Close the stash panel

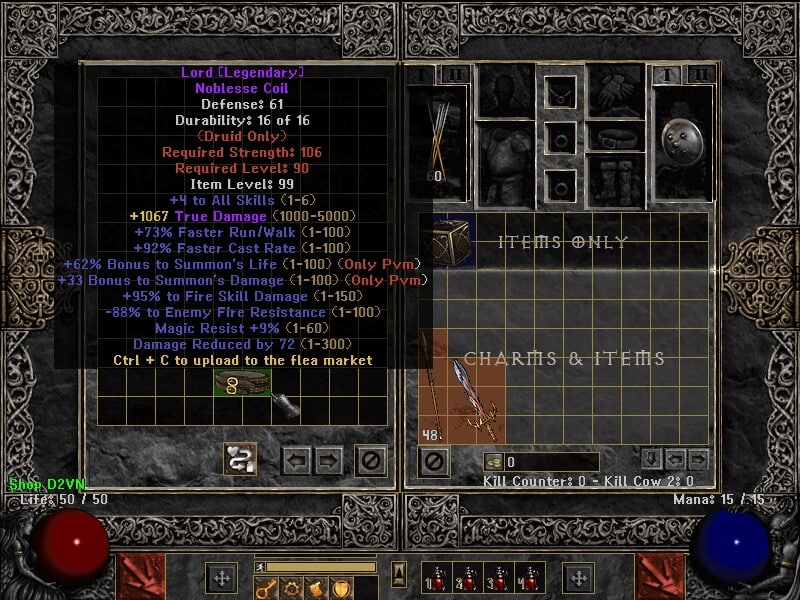click(x=372, y=460)
